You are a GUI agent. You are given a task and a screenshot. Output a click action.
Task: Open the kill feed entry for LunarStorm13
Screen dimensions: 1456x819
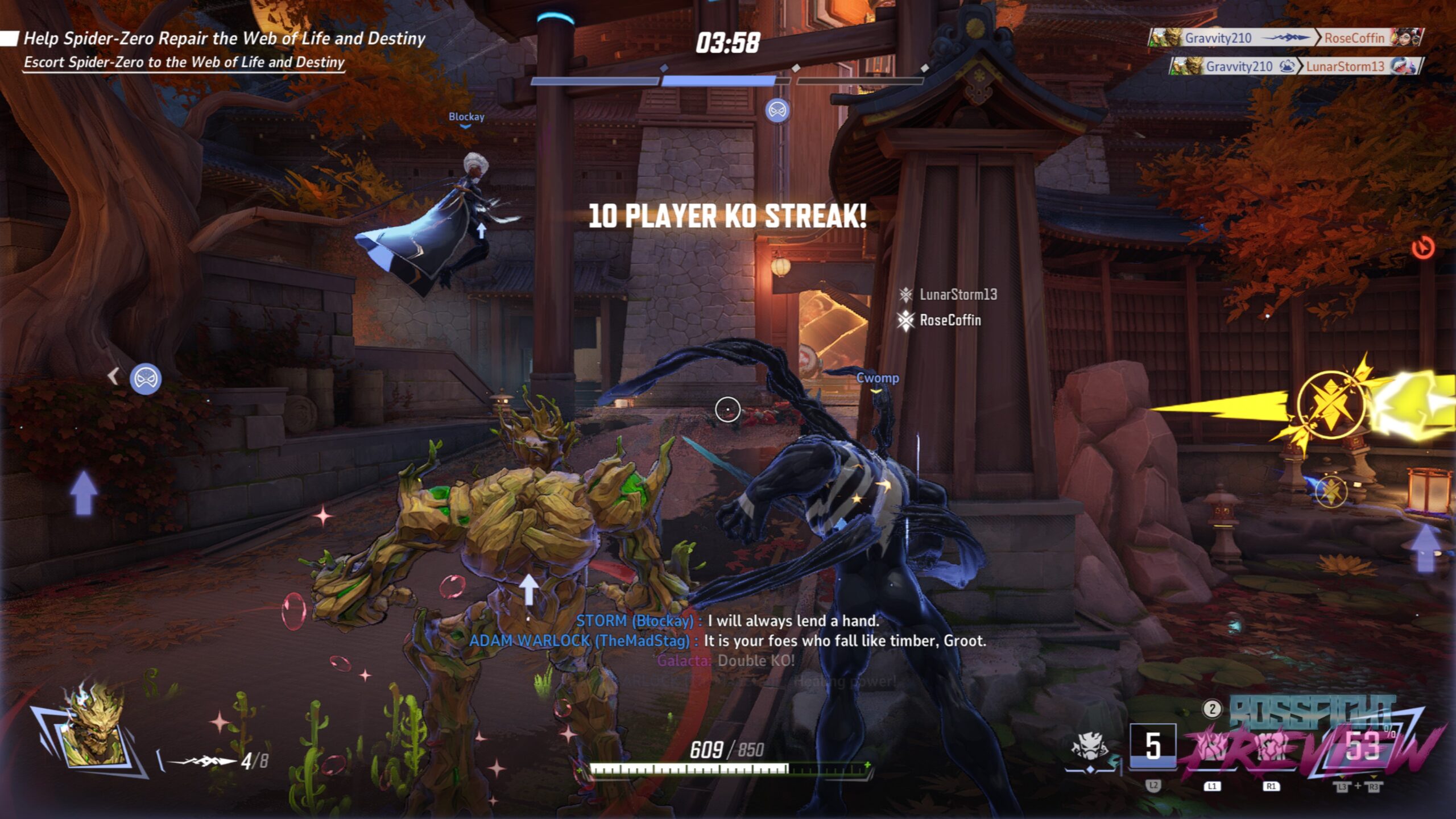pos(1296,67)
